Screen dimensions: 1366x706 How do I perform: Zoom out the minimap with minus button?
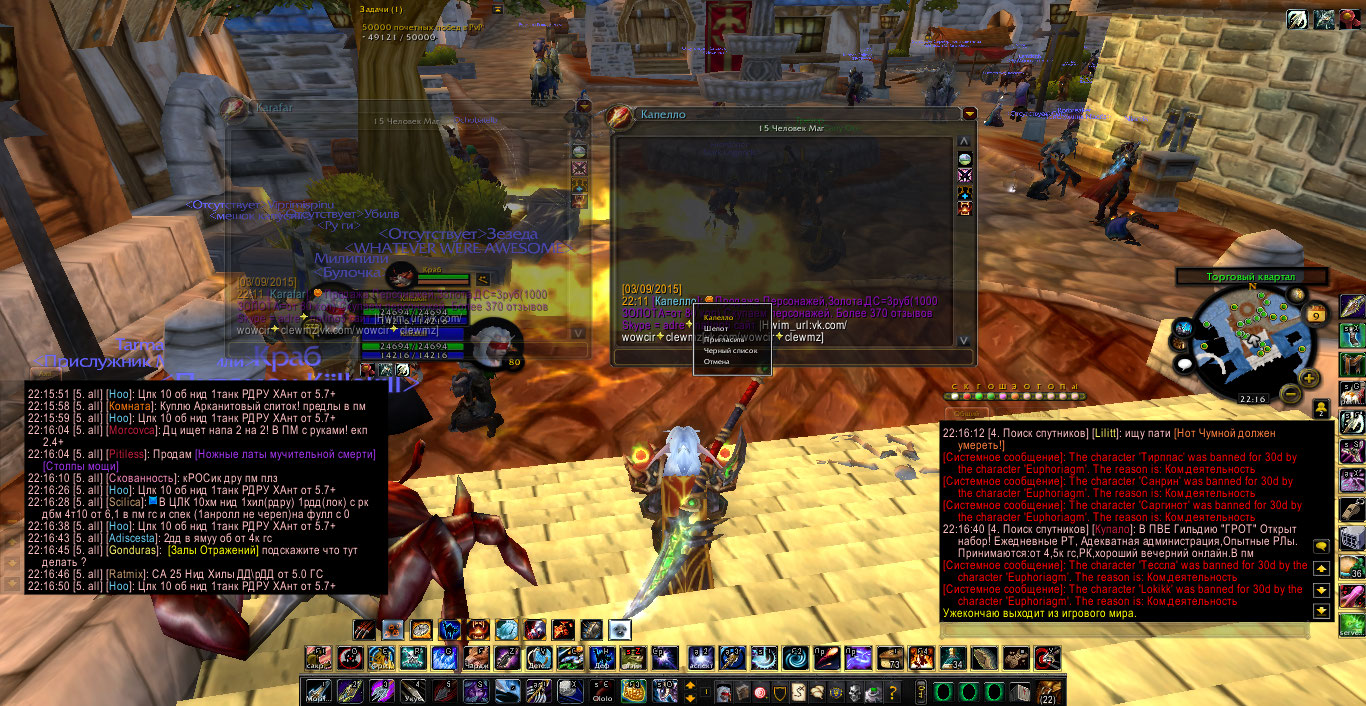coord(1291,394)
